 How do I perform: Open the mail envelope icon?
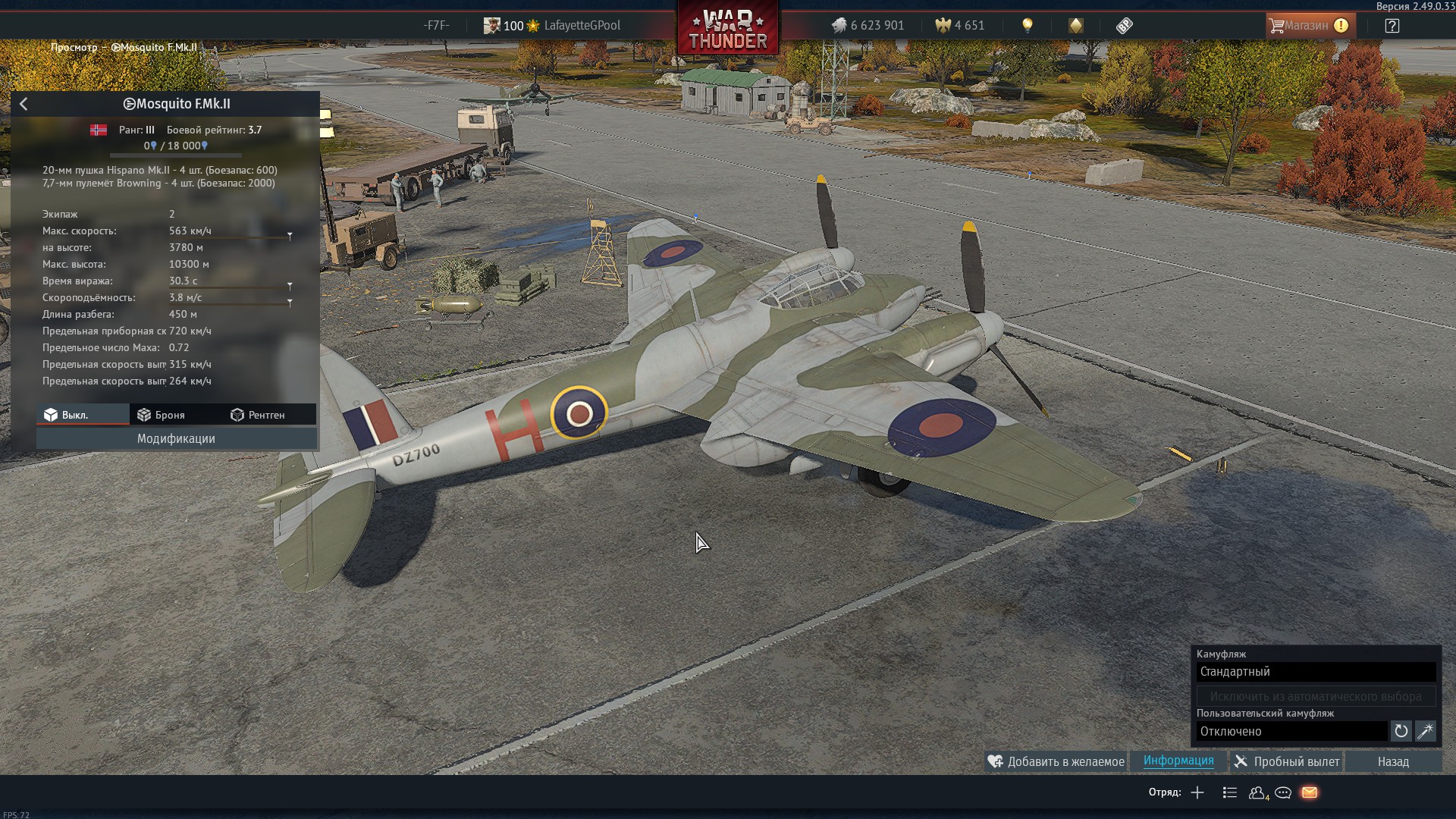[x=1309, y=792]
